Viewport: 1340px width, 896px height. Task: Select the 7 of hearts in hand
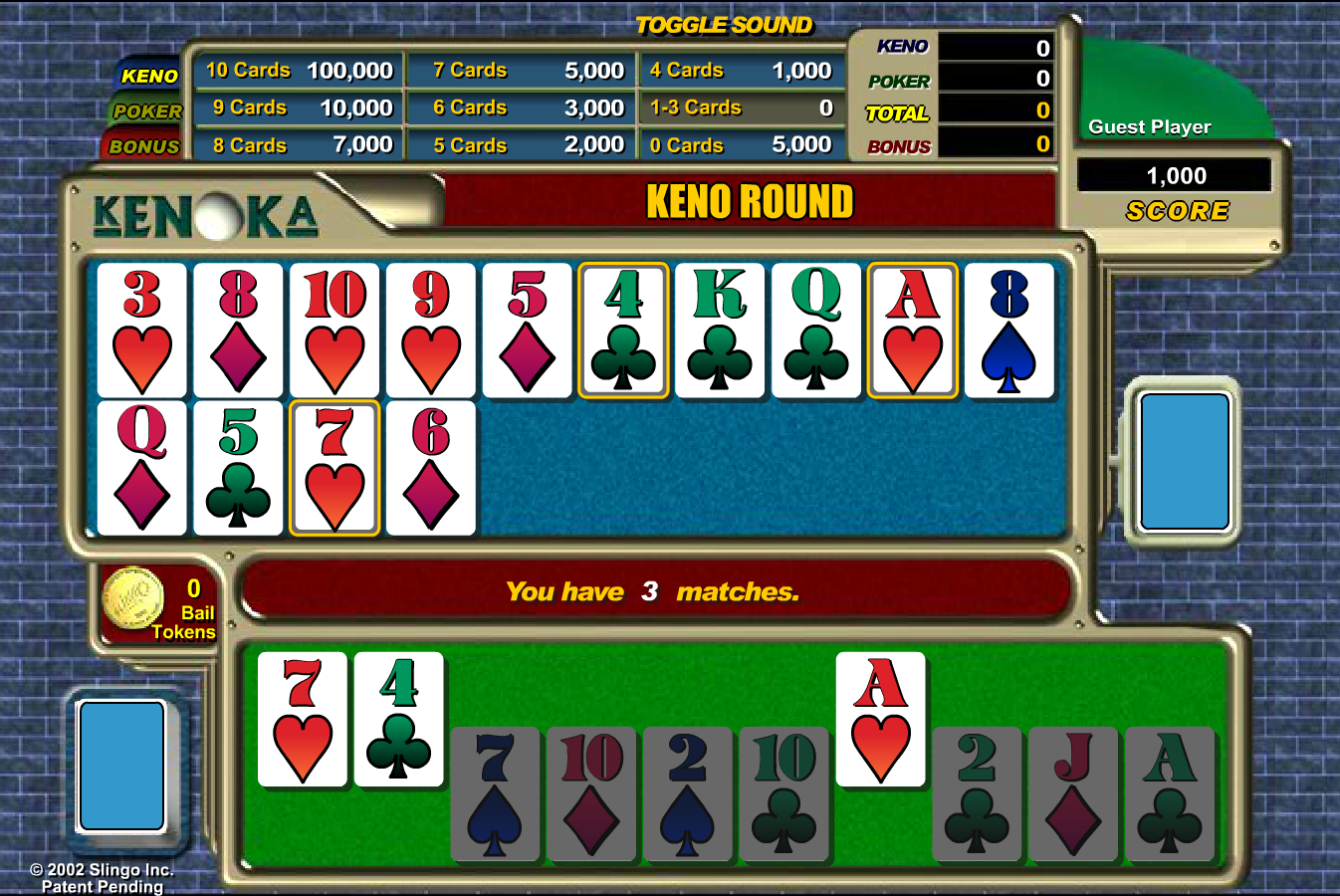pyautogui.click(x=303, y=720)
